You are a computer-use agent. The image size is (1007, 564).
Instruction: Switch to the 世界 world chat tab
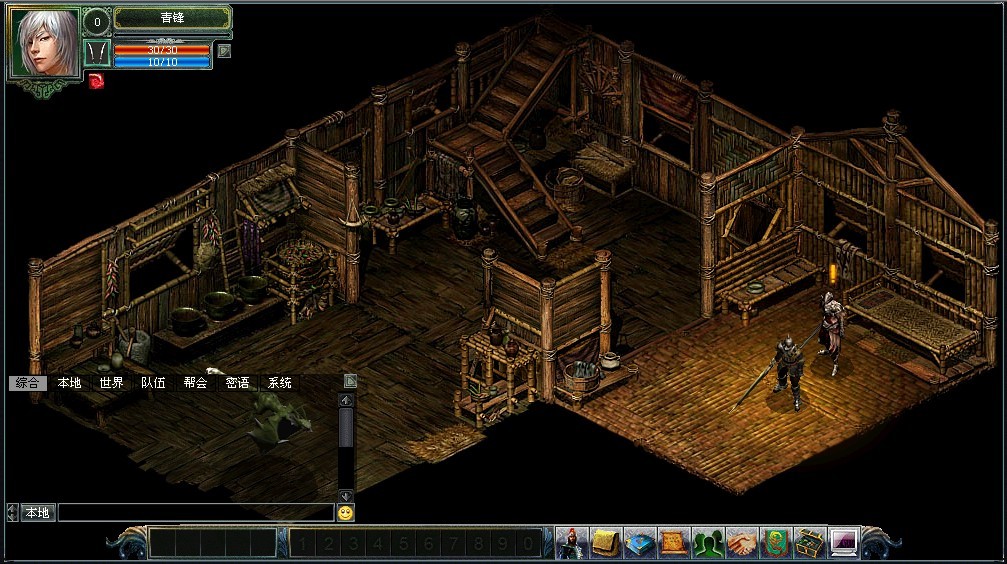point(111,383)
